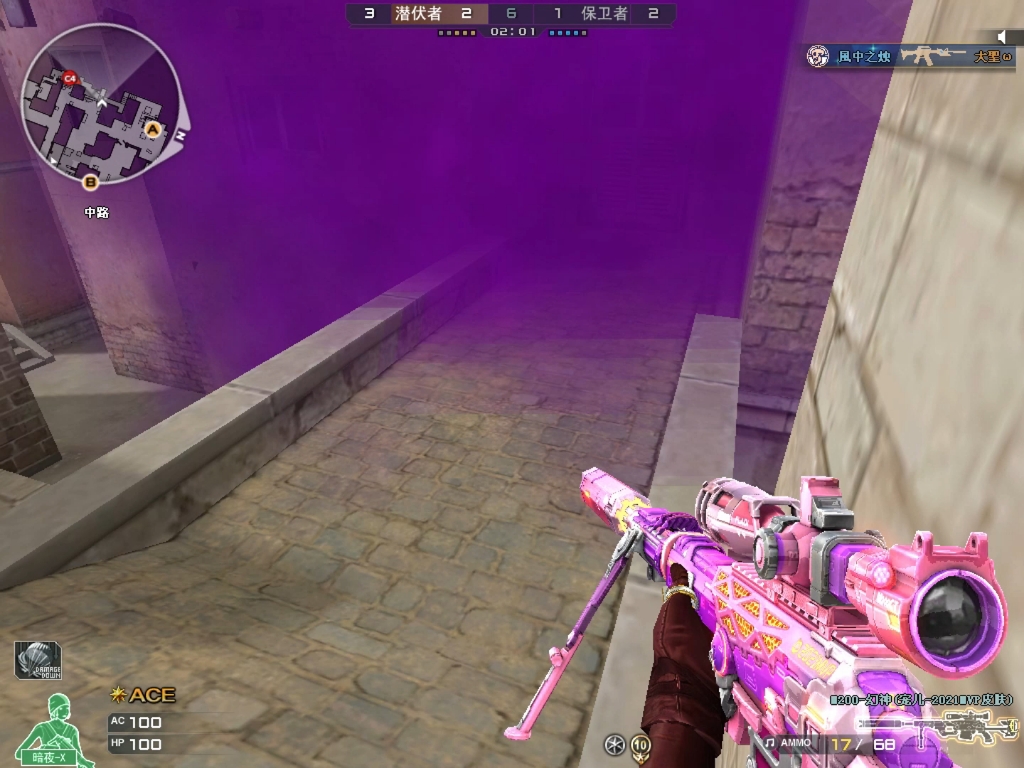1024x768 pixels.
Task: Click the music note beside AMMO
Action: click(x=769, y=743)
